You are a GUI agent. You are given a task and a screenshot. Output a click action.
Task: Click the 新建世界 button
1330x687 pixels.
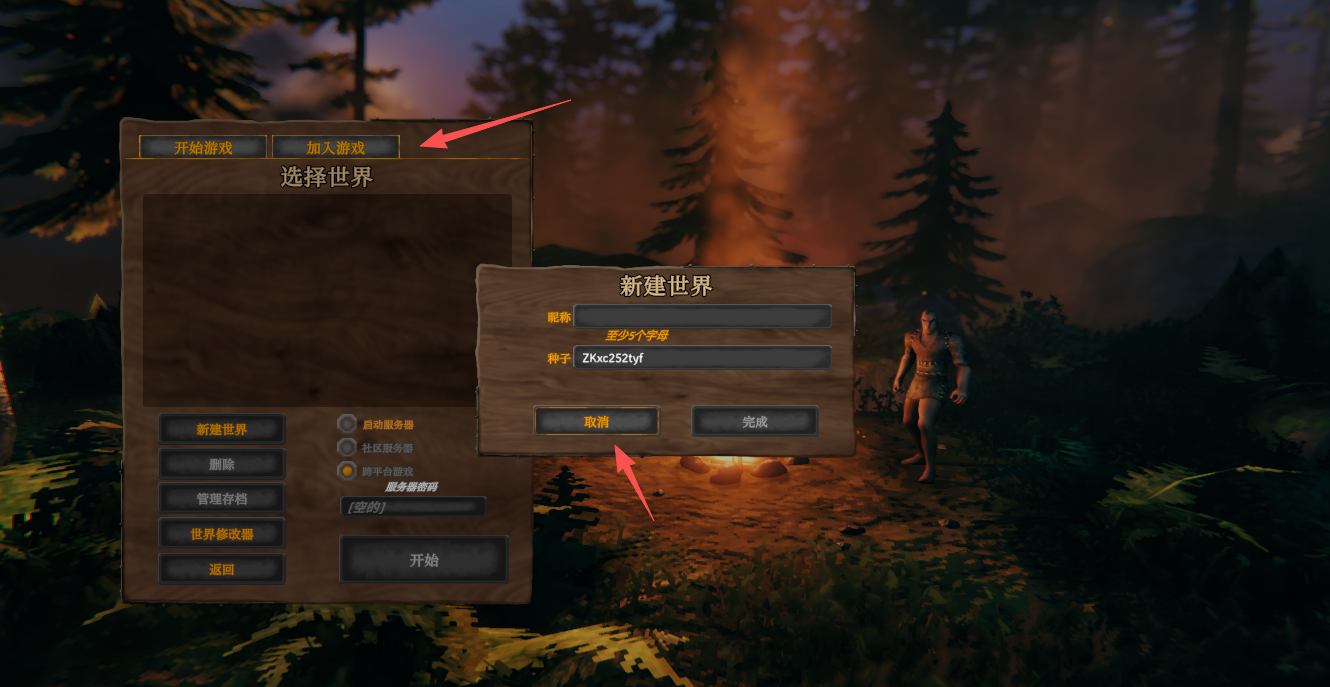(222, 429)
